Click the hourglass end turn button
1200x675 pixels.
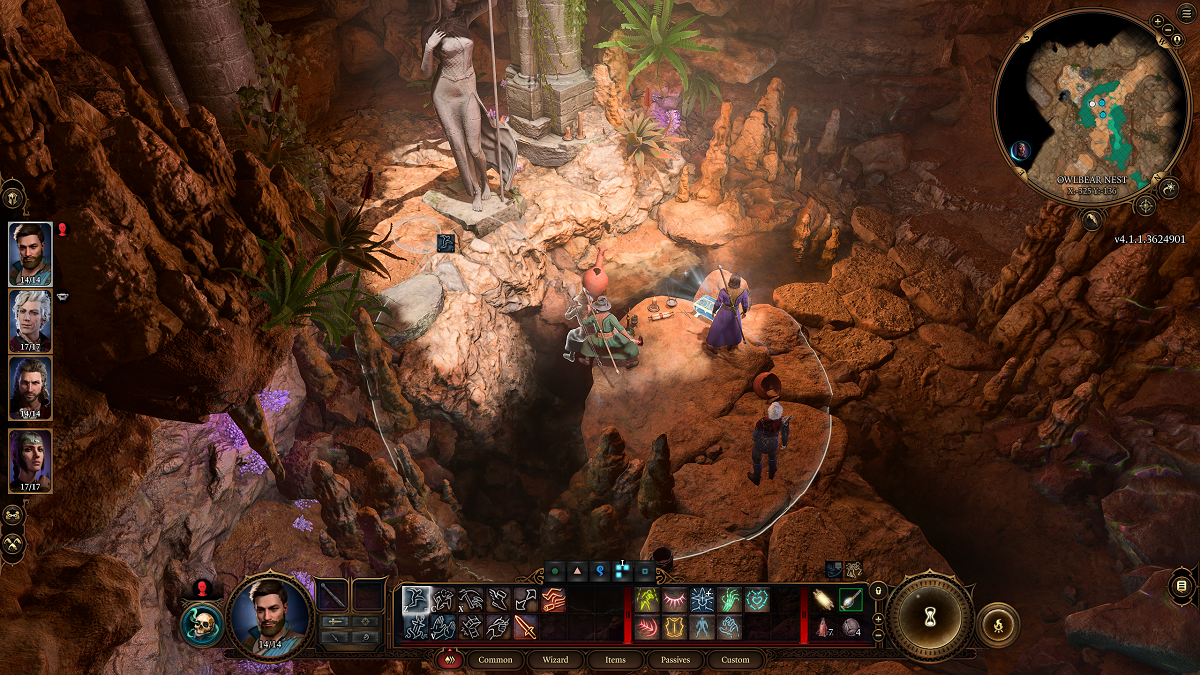[x=931, y=617]
